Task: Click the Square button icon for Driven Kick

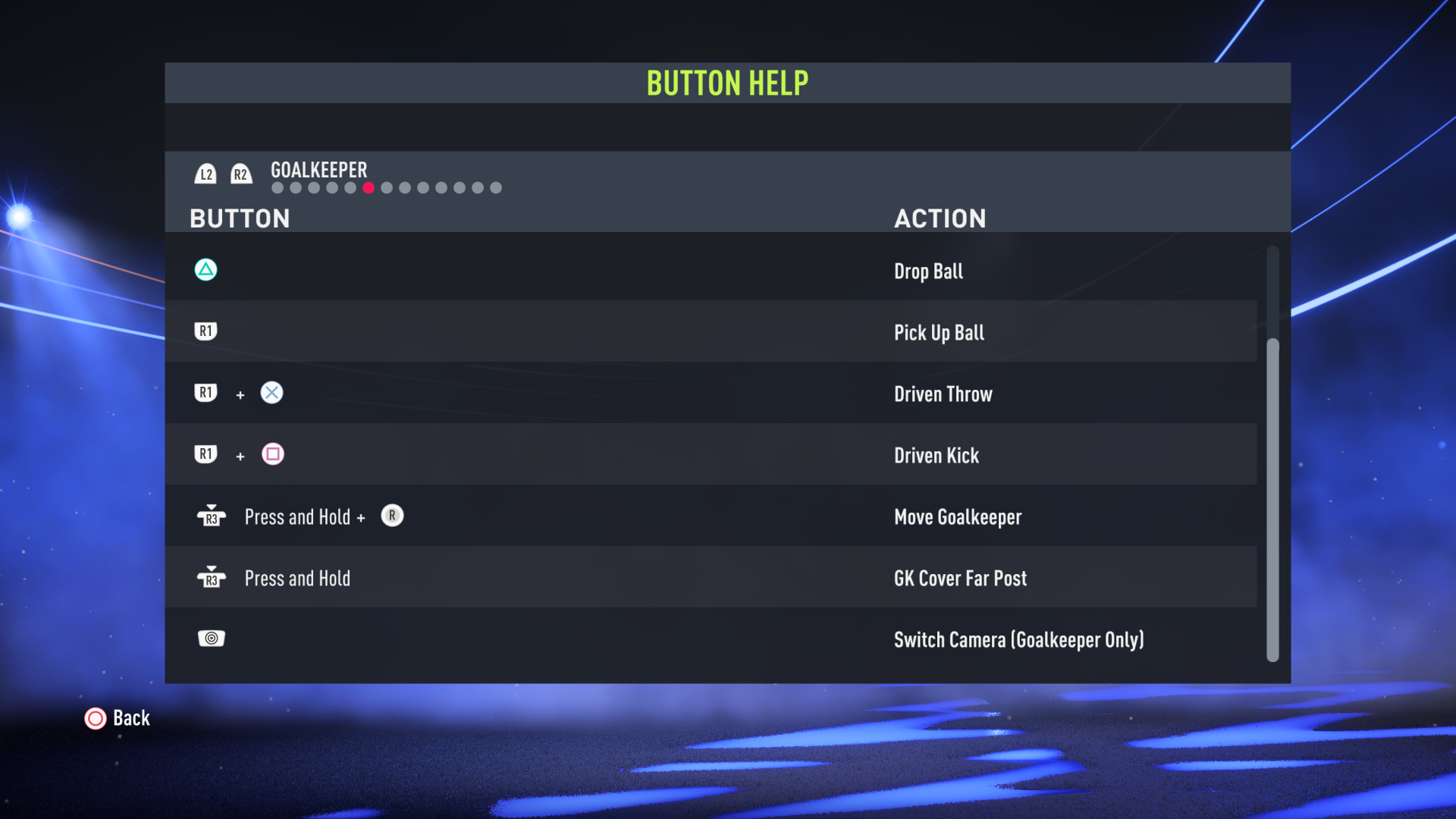Action: (x=272, y=454)
